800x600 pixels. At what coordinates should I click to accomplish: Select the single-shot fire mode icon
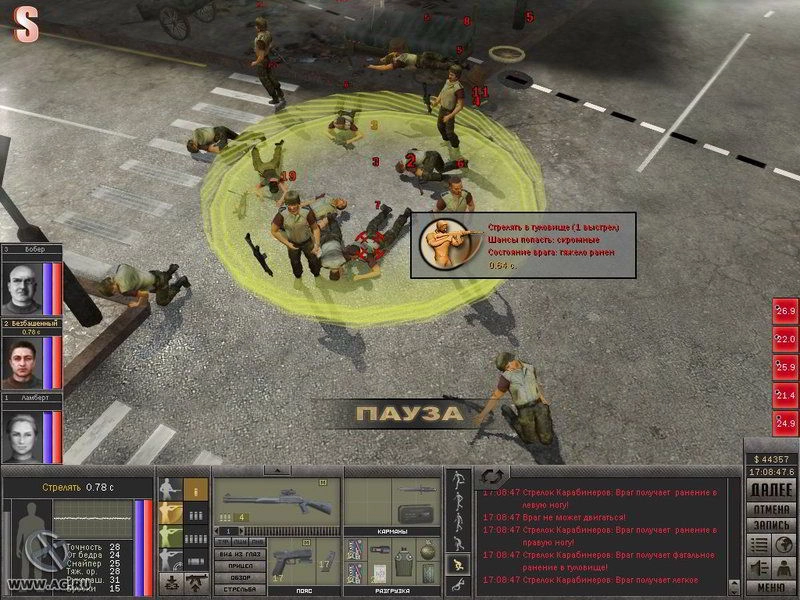[x=196, y=490]
